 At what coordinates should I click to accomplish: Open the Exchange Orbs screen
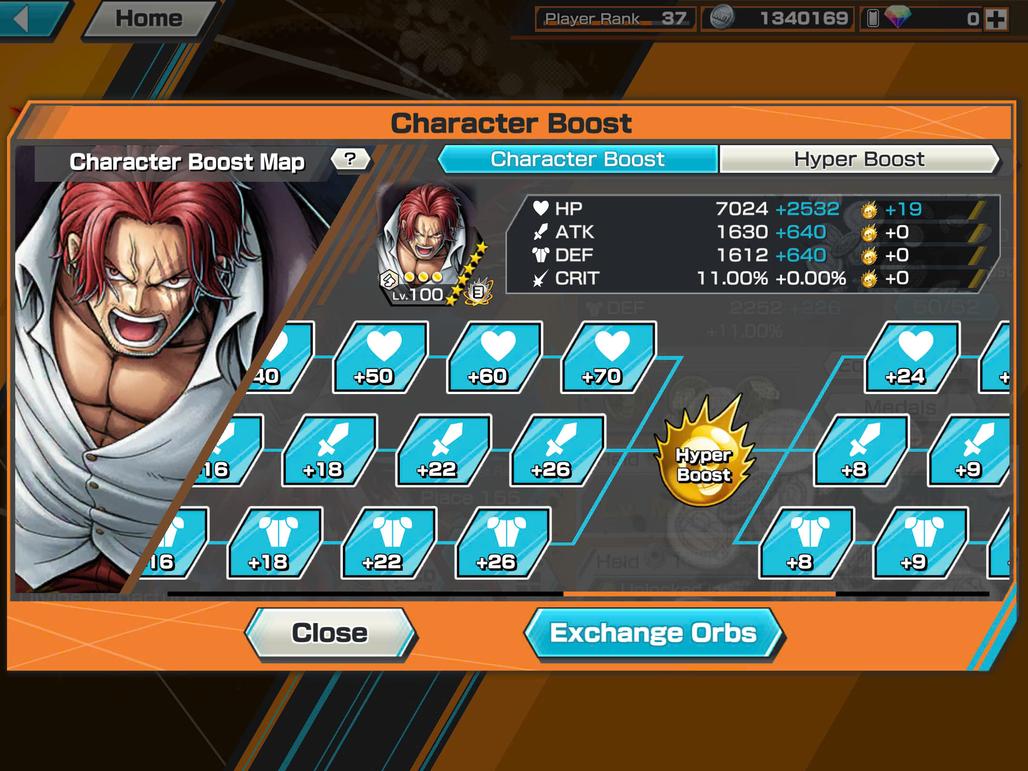pos(653,633)
